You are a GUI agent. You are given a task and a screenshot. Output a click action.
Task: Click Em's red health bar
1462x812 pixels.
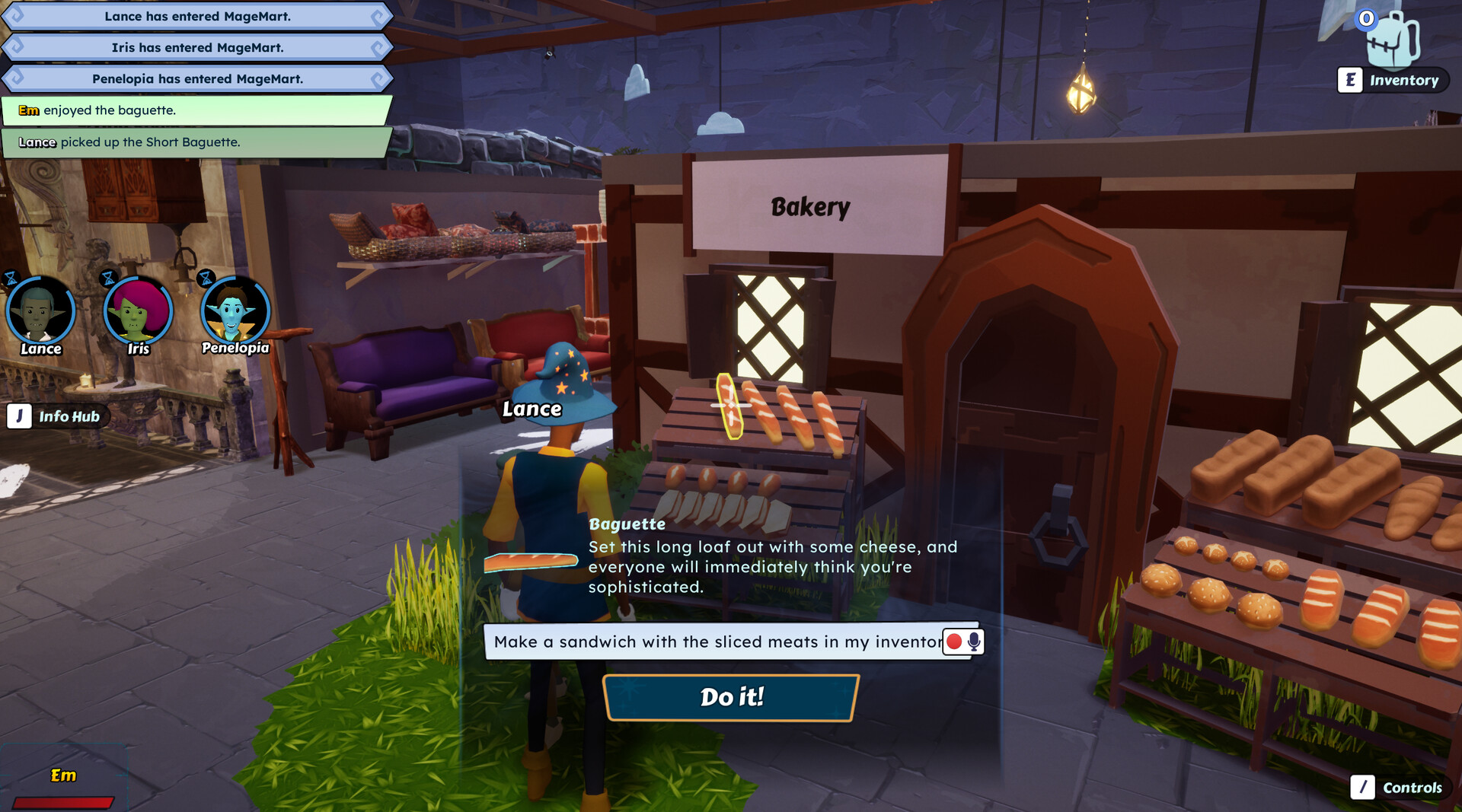click(65, 801)
